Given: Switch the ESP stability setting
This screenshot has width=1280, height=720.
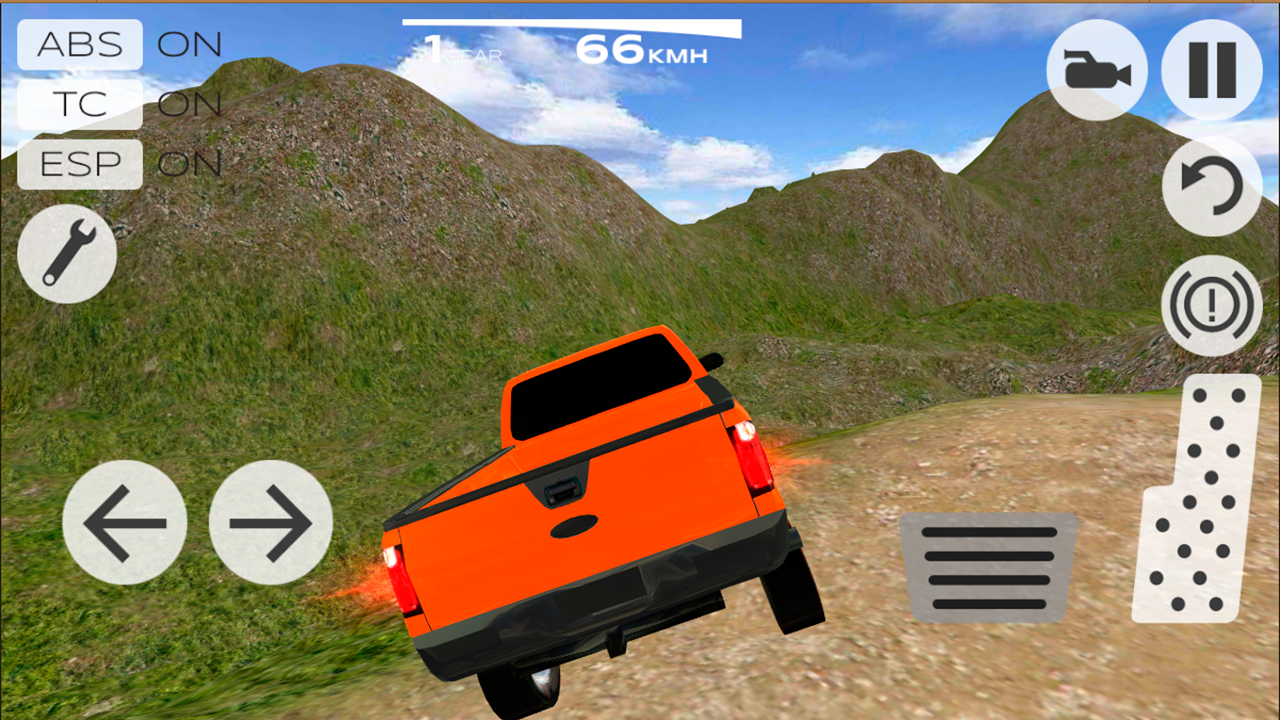Looking at the screenshot, I should [x=80, y=164].
